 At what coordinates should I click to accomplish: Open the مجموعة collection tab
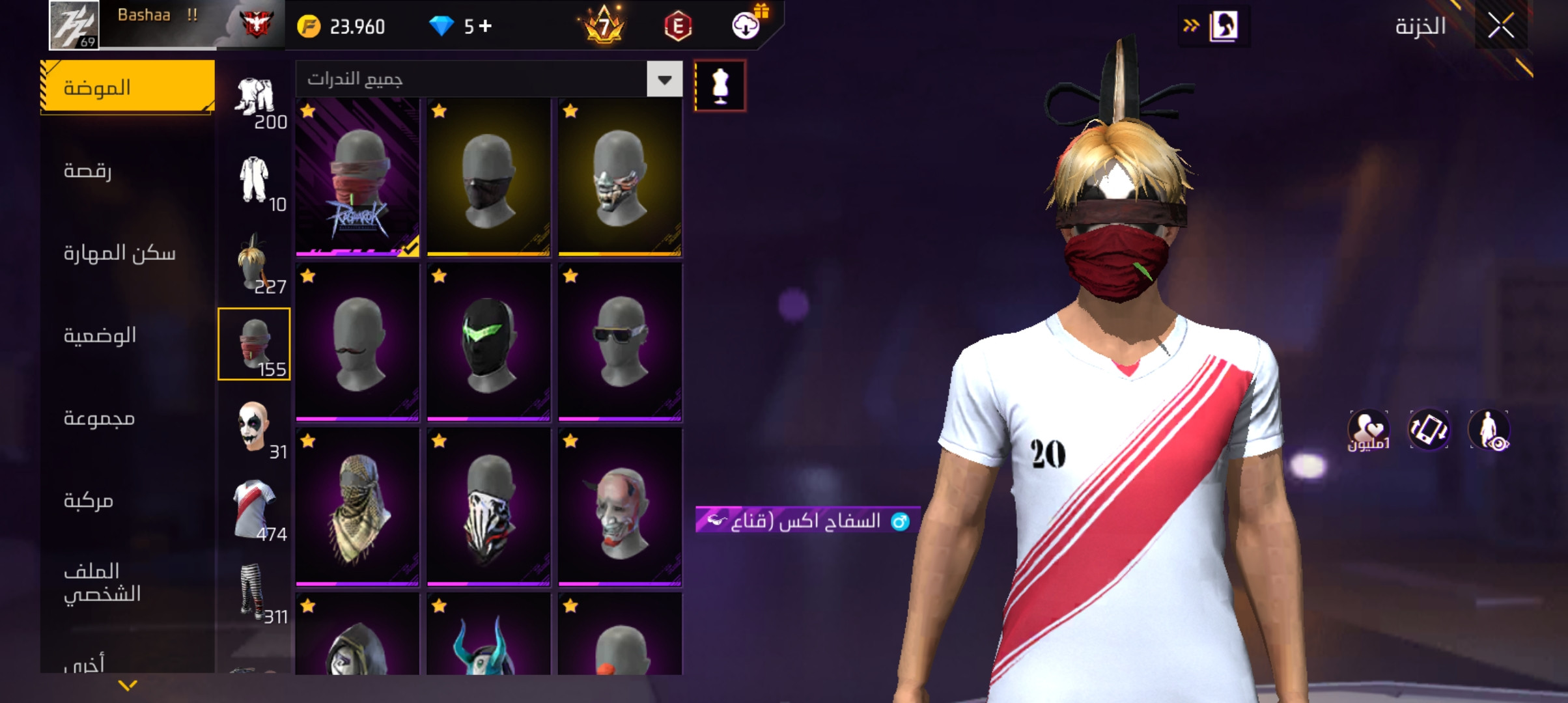tap(128, 418)
